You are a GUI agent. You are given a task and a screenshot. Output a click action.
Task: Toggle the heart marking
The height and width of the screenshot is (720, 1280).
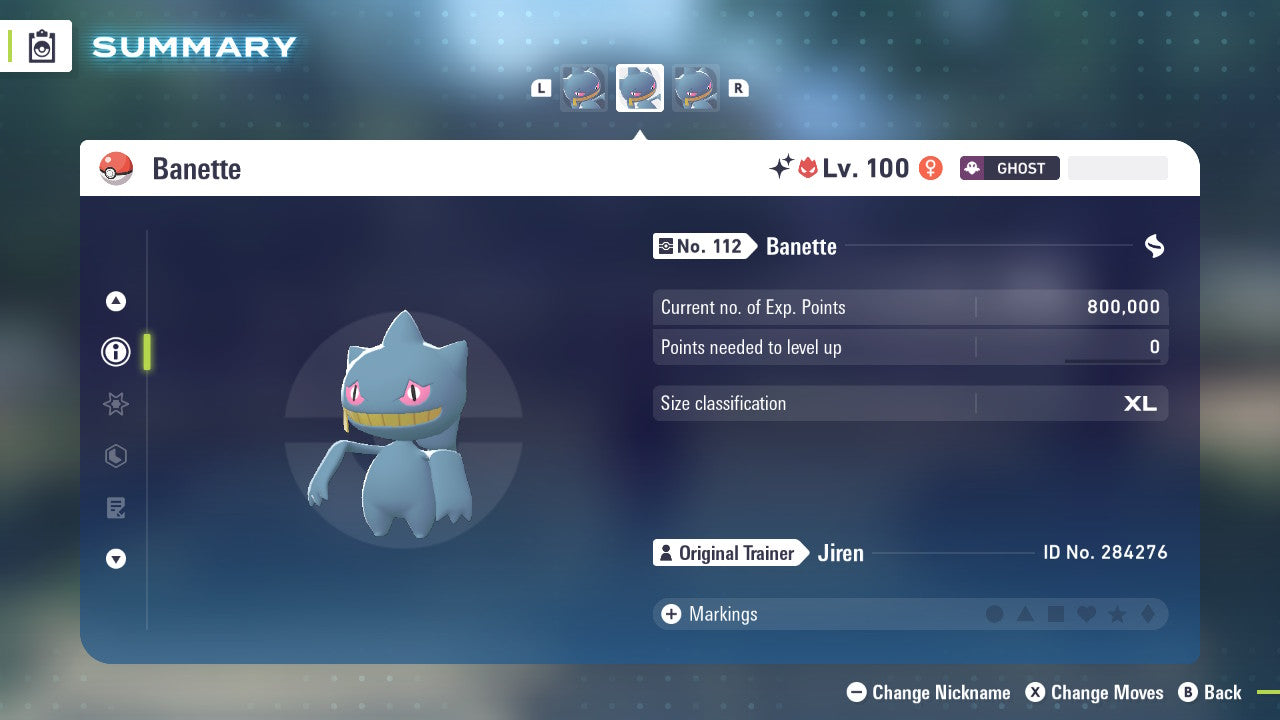[1086, 614]
